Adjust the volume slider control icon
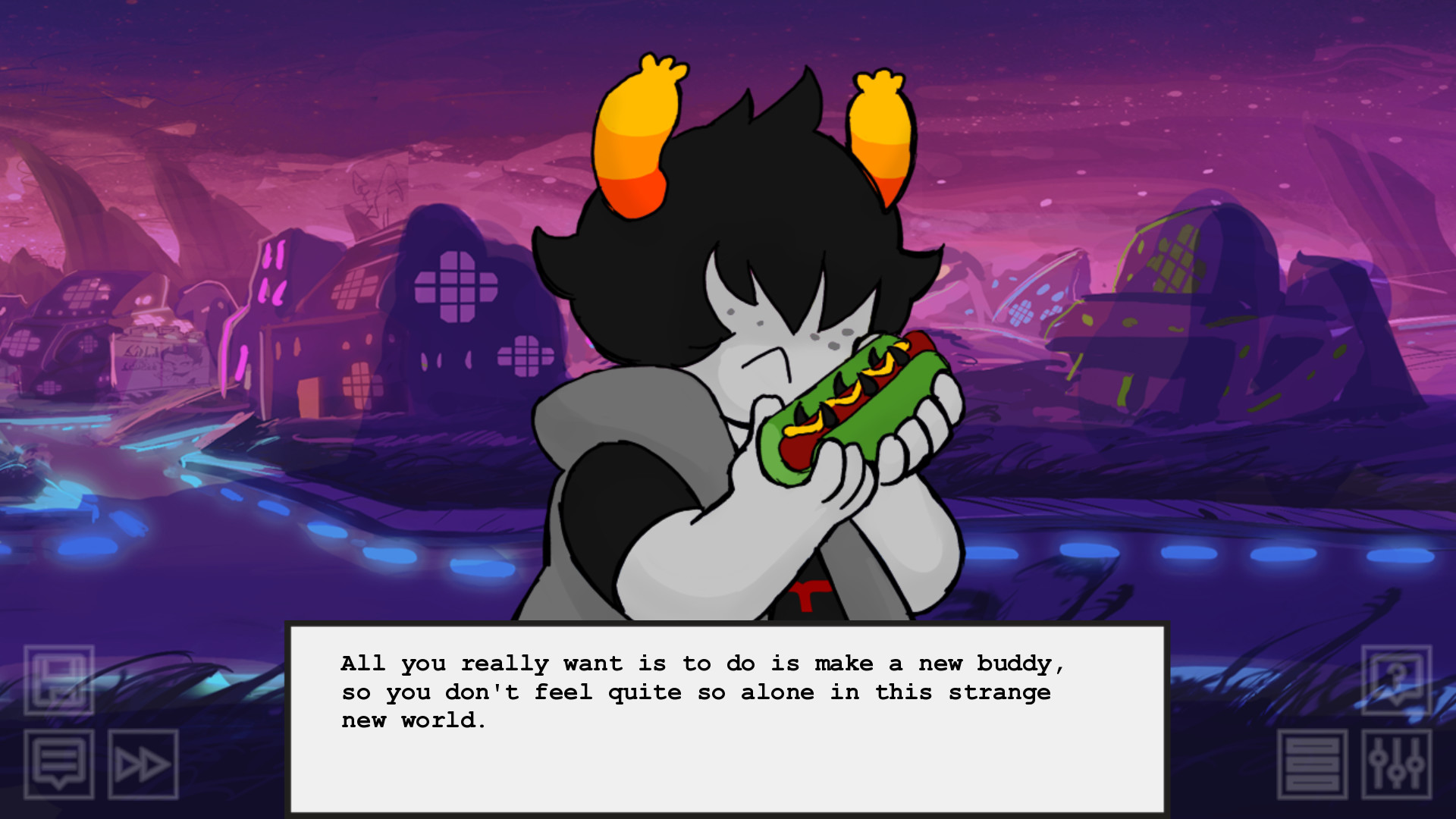The width and height of the screenshot is (1456, 819). point(1396,764)
